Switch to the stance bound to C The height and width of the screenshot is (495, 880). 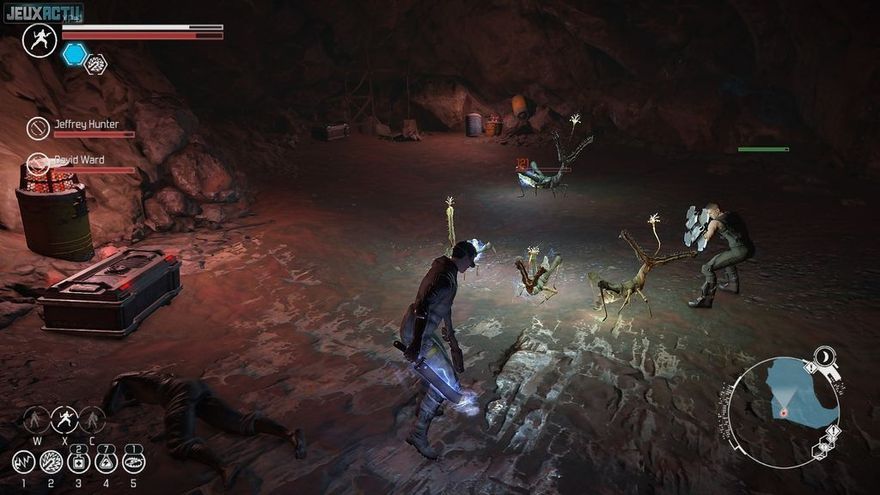92,419
